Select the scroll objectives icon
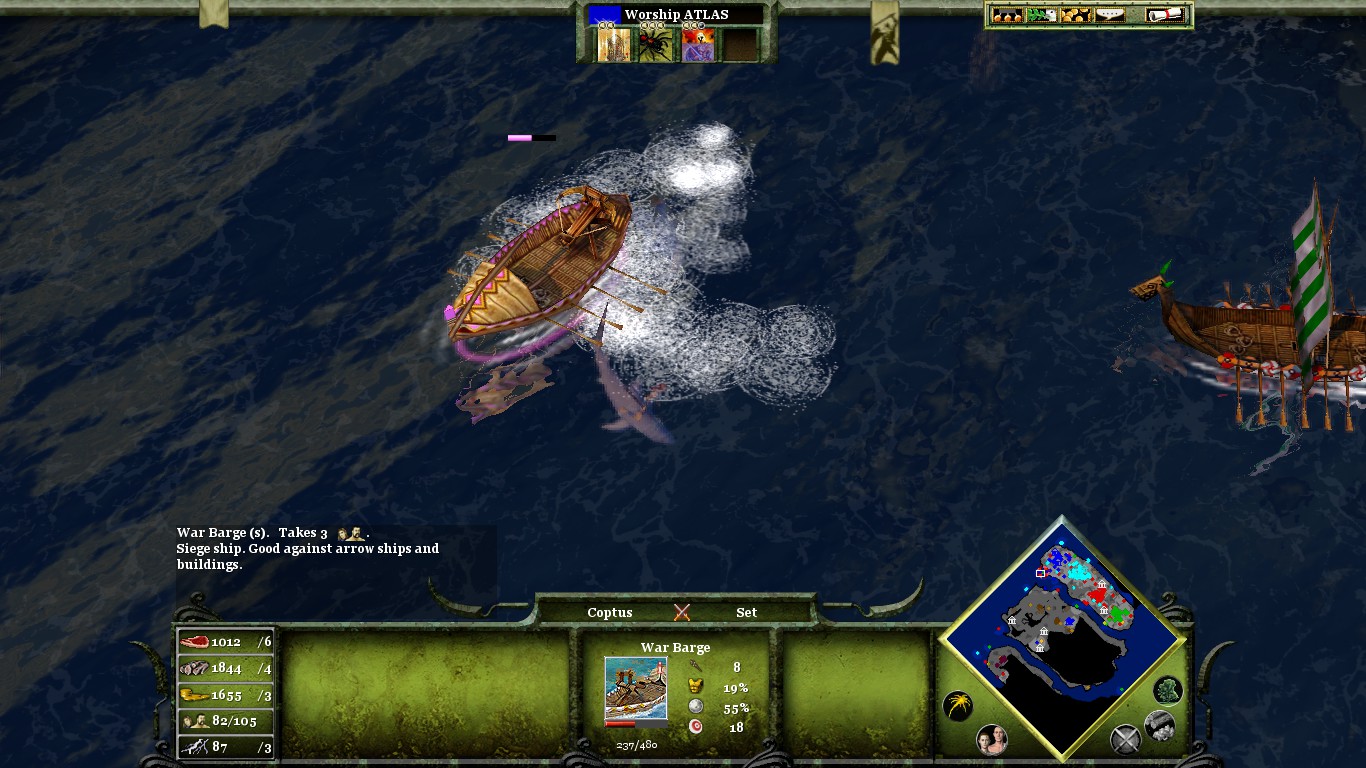1366x768 pixels. pos(1163,14)
